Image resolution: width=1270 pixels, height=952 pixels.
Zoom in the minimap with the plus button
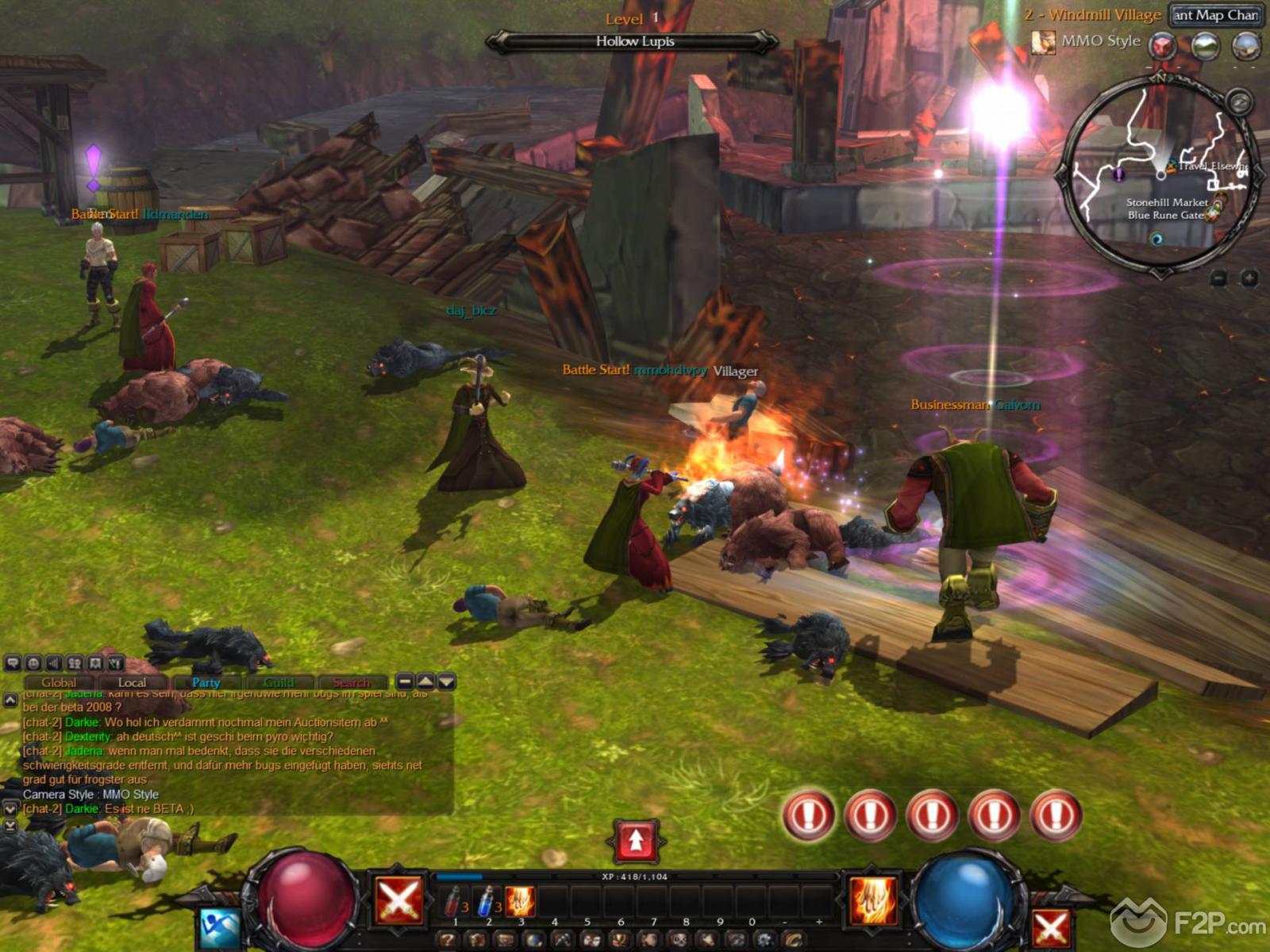[1249, 278]
